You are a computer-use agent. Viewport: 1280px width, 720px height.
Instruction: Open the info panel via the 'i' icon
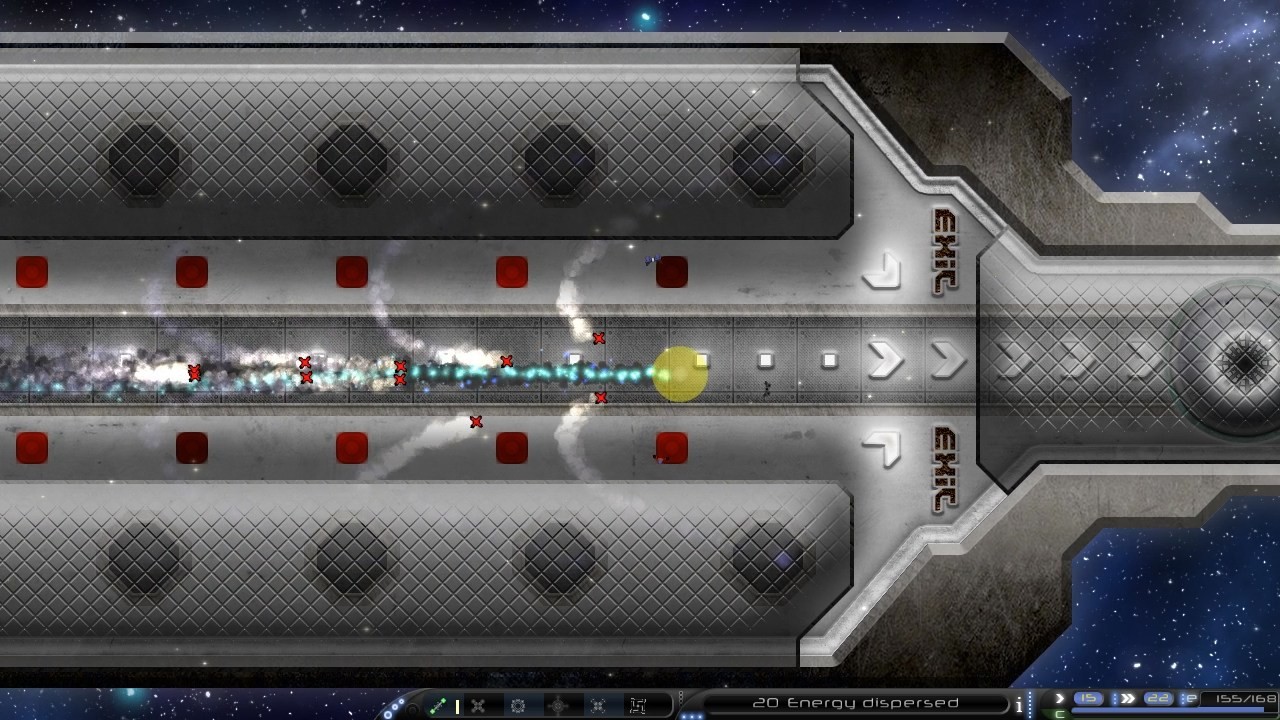[1019, 703]
